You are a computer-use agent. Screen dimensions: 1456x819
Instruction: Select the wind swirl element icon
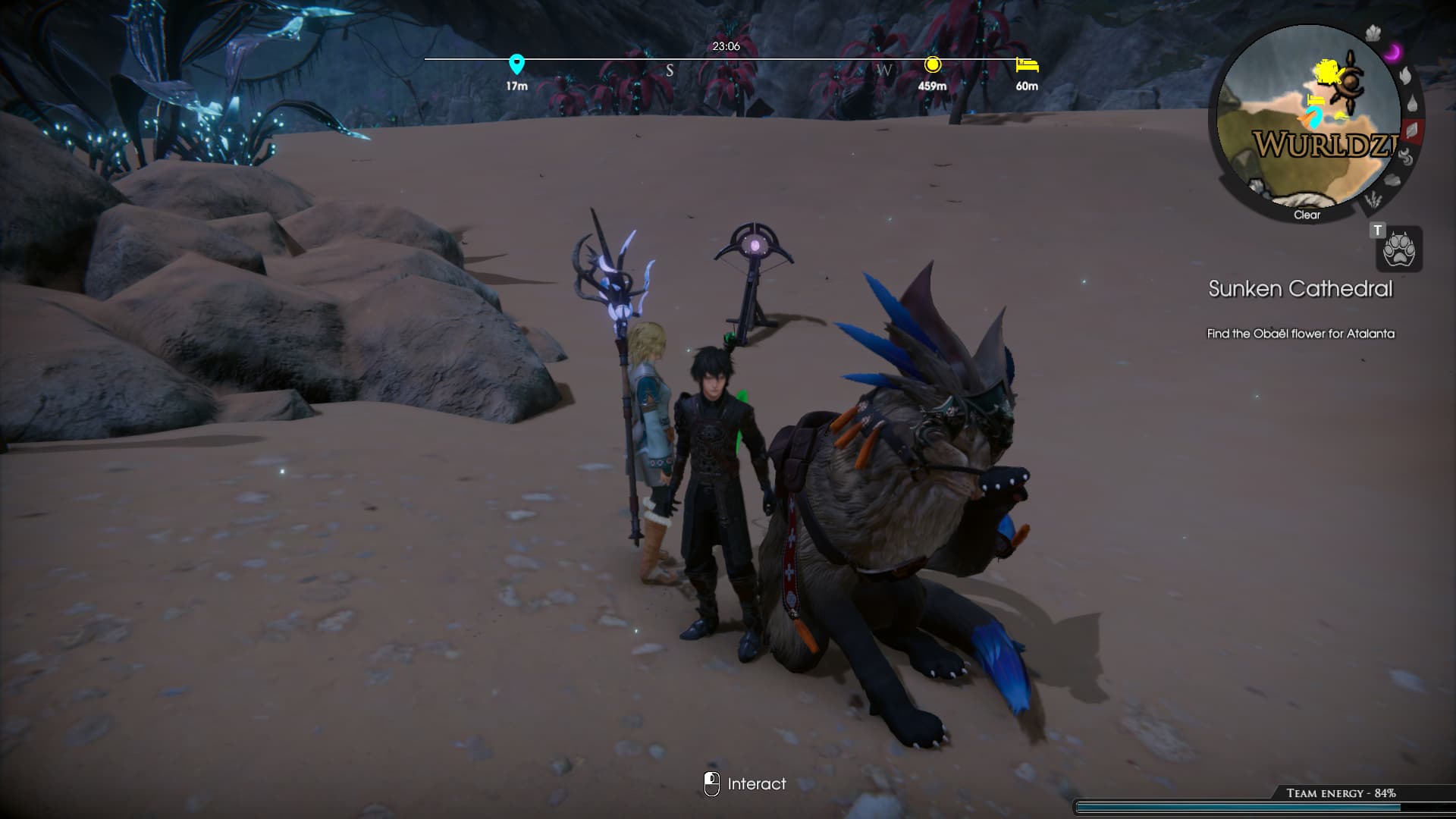(x=1405, y=157)
